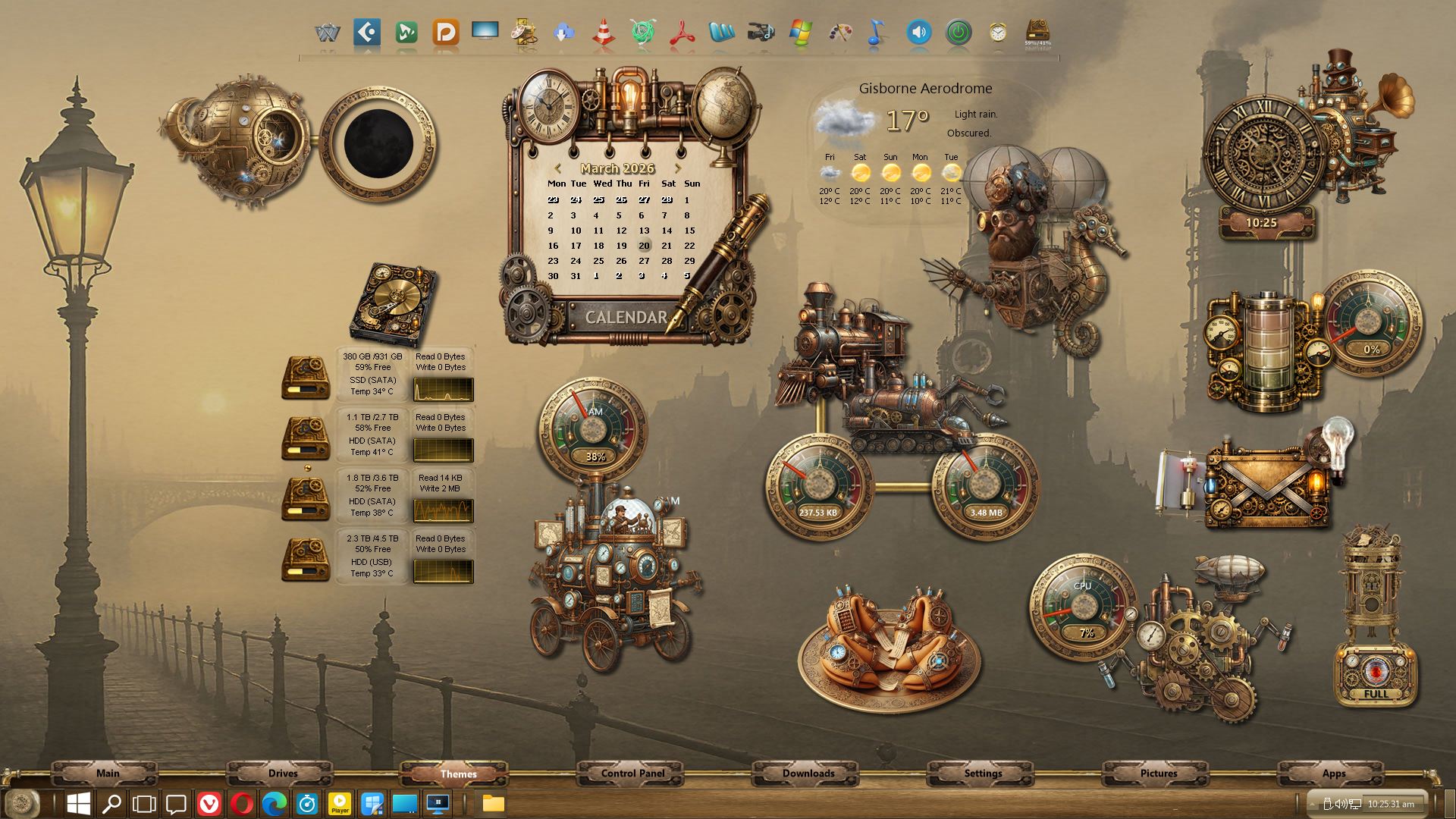Launch Microsoft Edge from the taskbar
1456x819 pixels.
click(275, 804)
